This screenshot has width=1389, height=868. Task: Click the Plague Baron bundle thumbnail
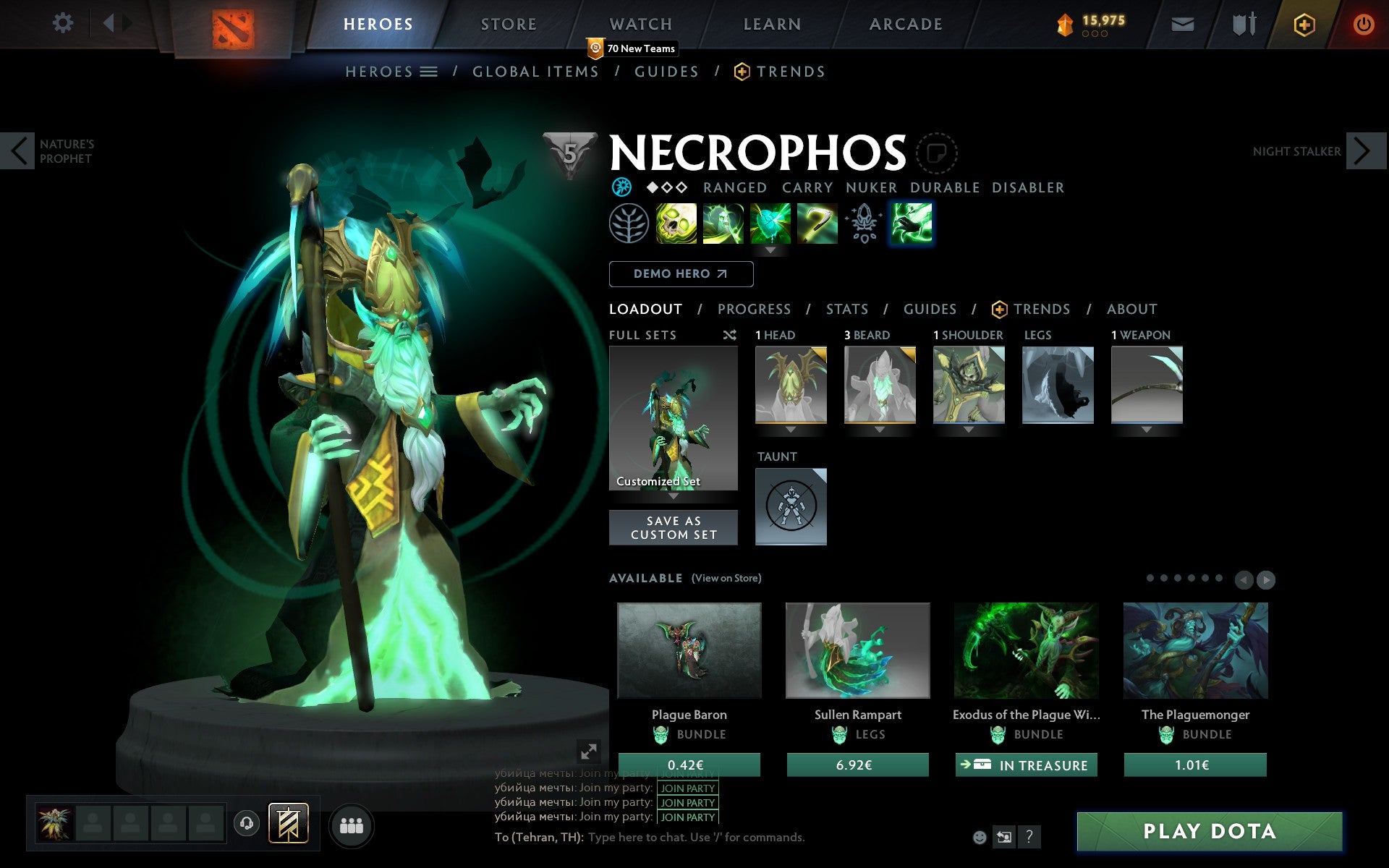[x=689, y=651]
